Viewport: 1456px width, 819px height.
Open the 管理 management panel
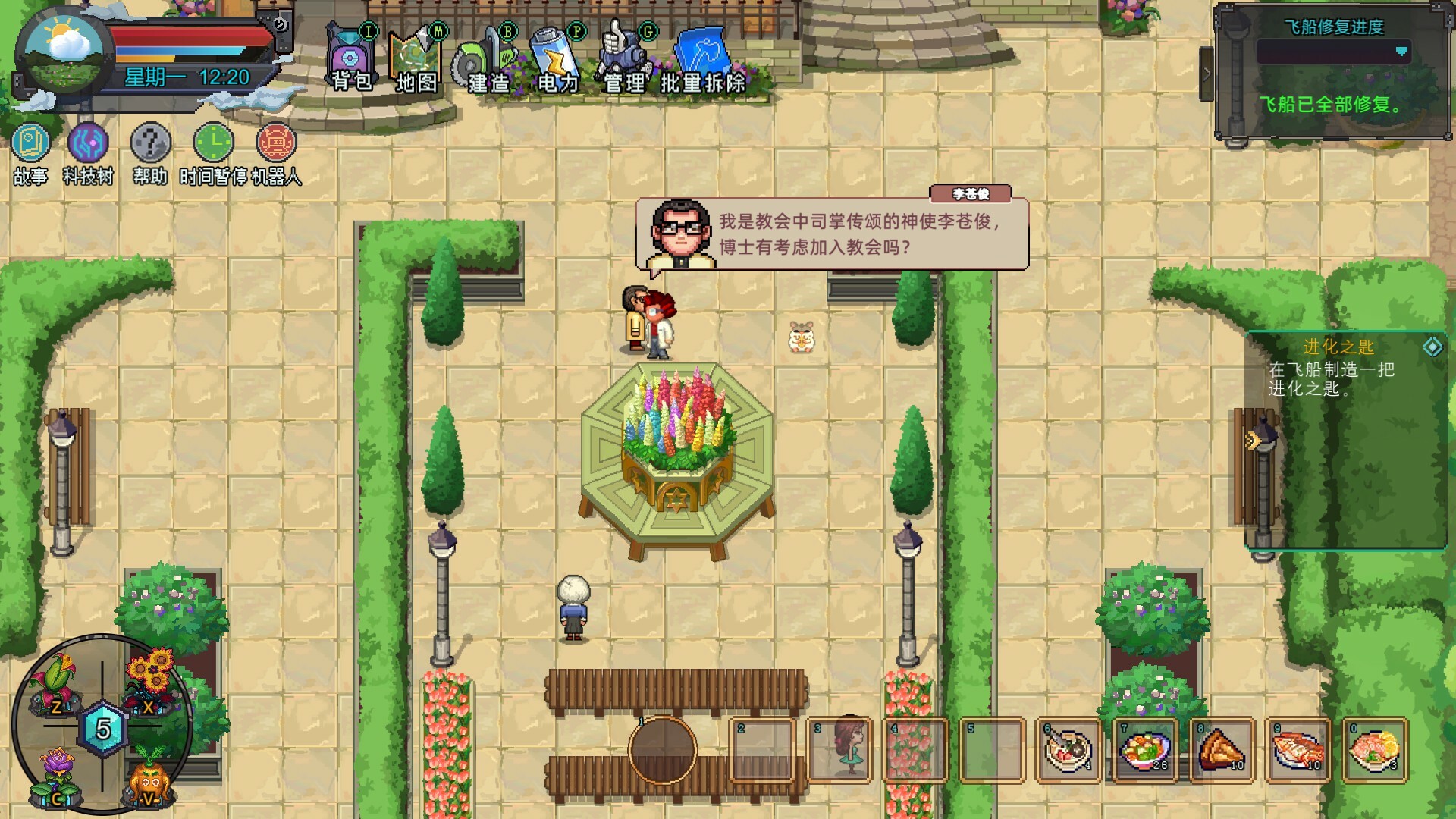[623, 53]
